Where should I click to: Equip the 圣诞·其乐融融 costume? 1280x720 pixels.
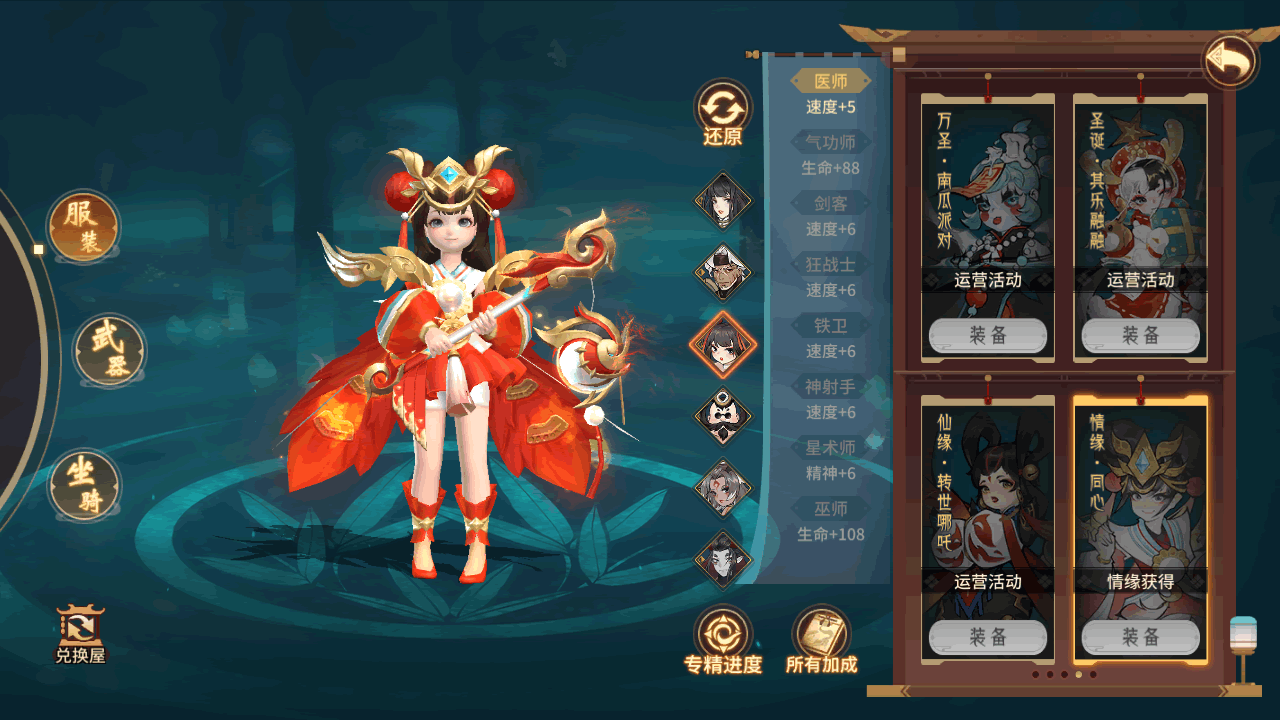coord(1140,336)
